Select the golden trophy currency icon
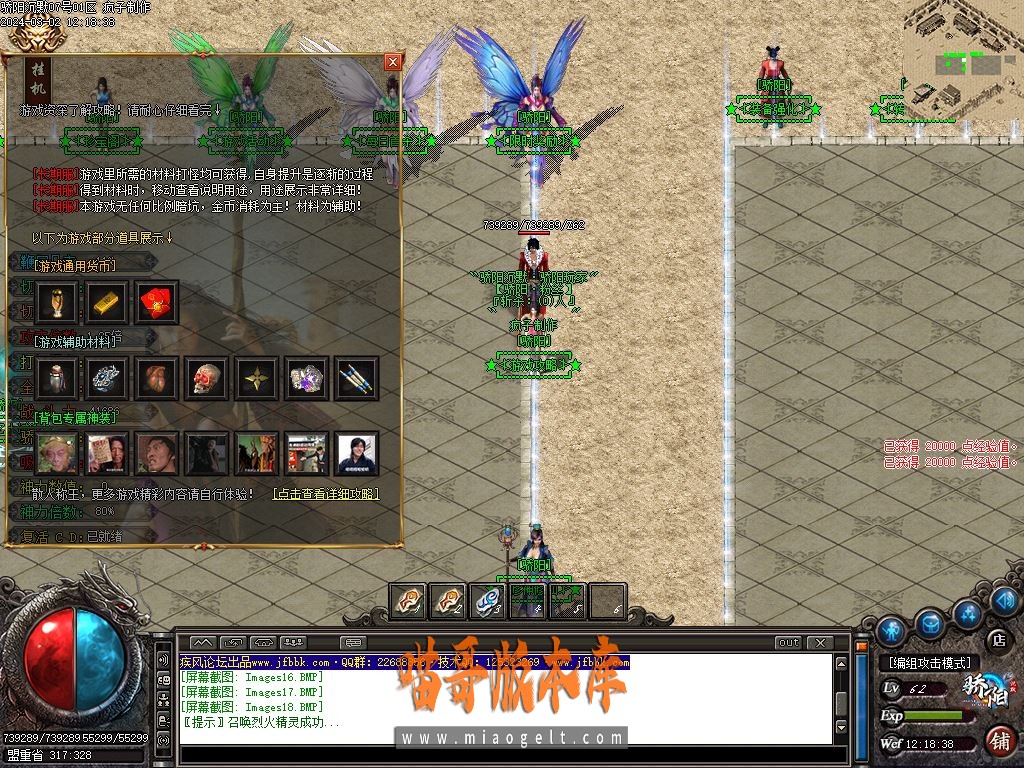 click(x=57, y=301)
